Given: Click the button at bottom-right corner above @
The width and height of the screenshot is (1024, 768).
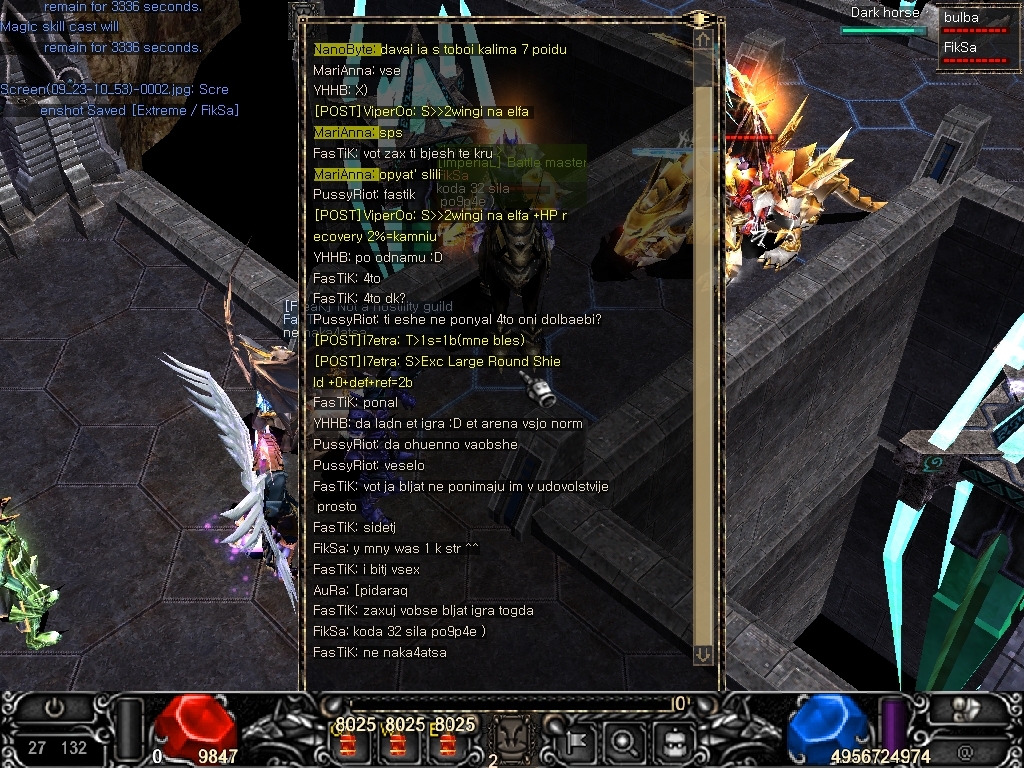Looking at the screenshot, I should tap(964, 708).
